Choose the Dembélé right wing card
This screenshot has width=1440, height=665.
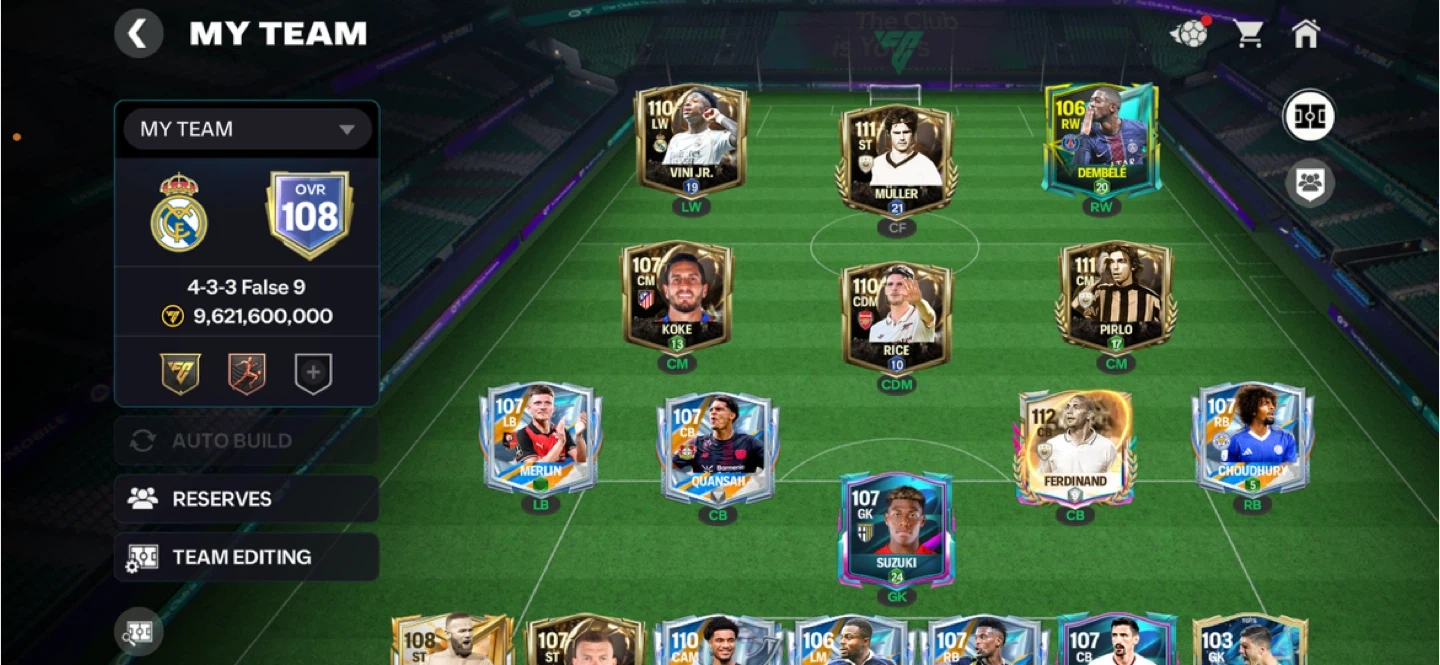click(x=1101, y=140)
